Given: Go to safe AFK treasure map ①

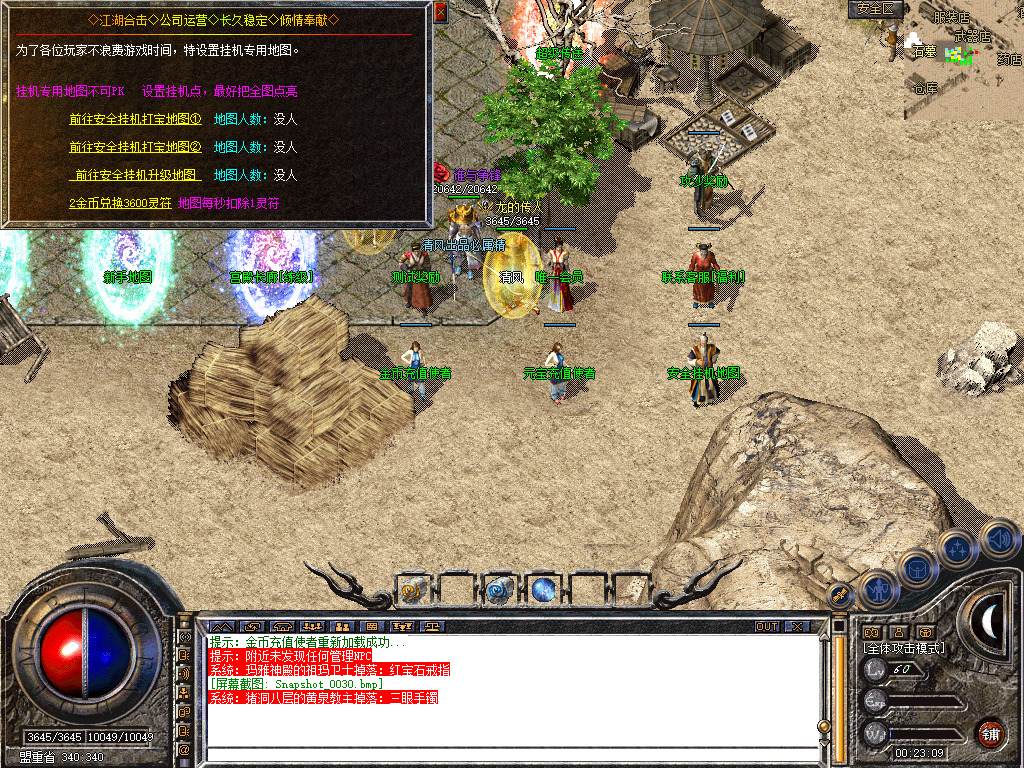Looking at the screenshot, I should [x=135, y=119].
